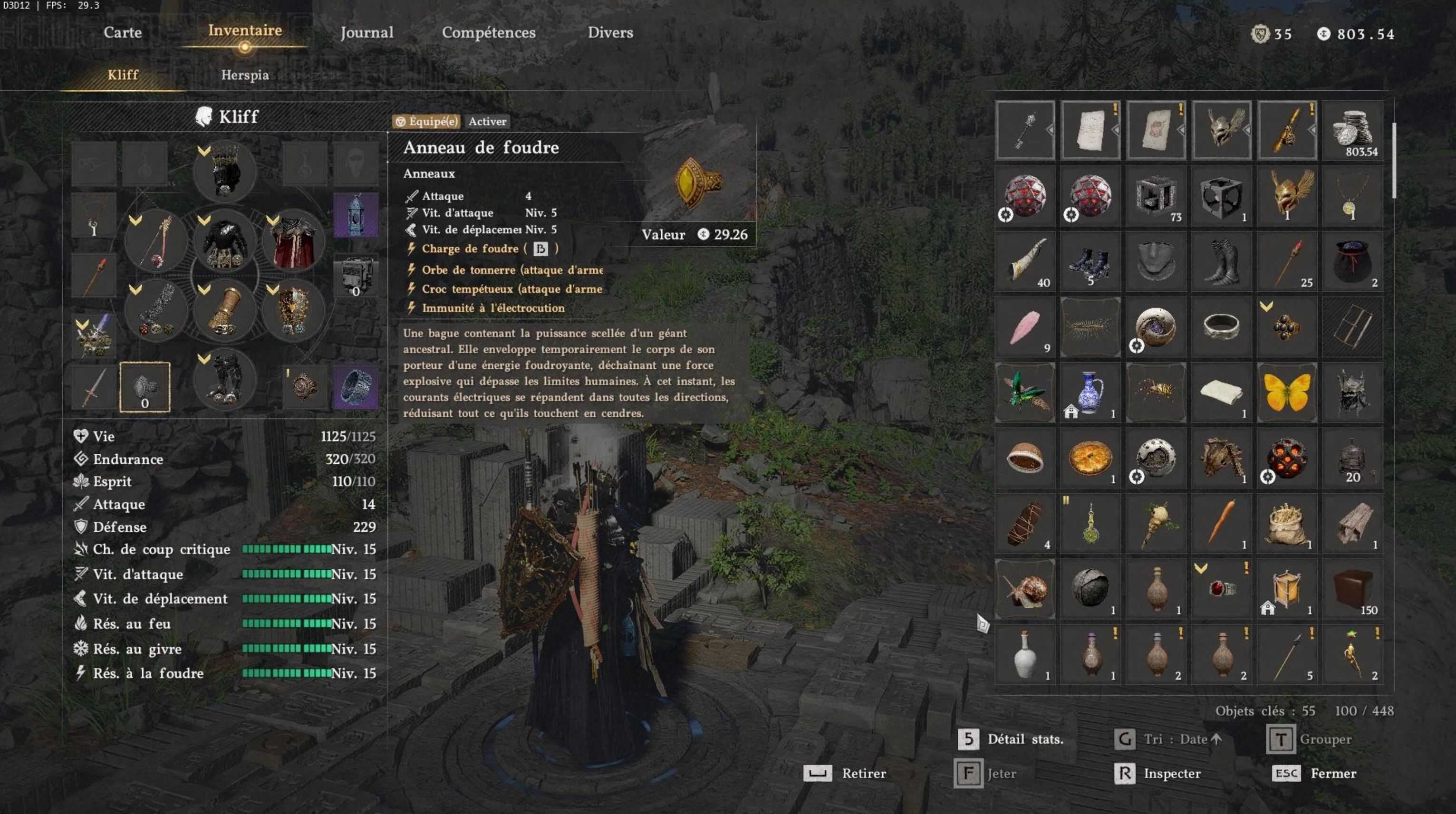Image resolution: width=1456 pixels, height=814 pixels.
Task: Select the blue lantern equipment slot
Action: [x=356, y=215]
